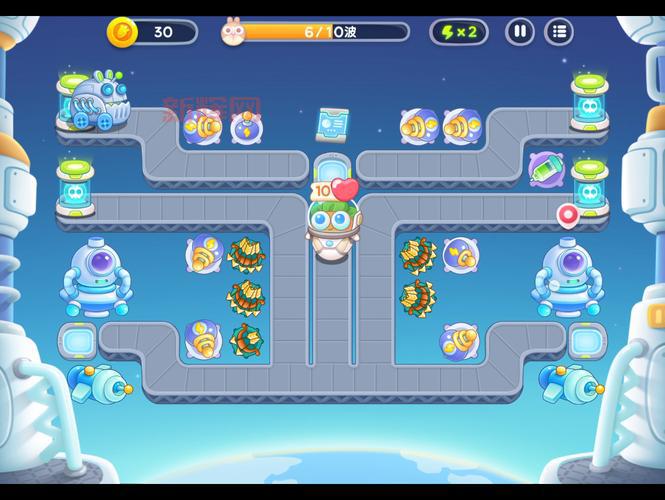665x500 pixels.
Task: Pause the game
Action: click(519, 32)
